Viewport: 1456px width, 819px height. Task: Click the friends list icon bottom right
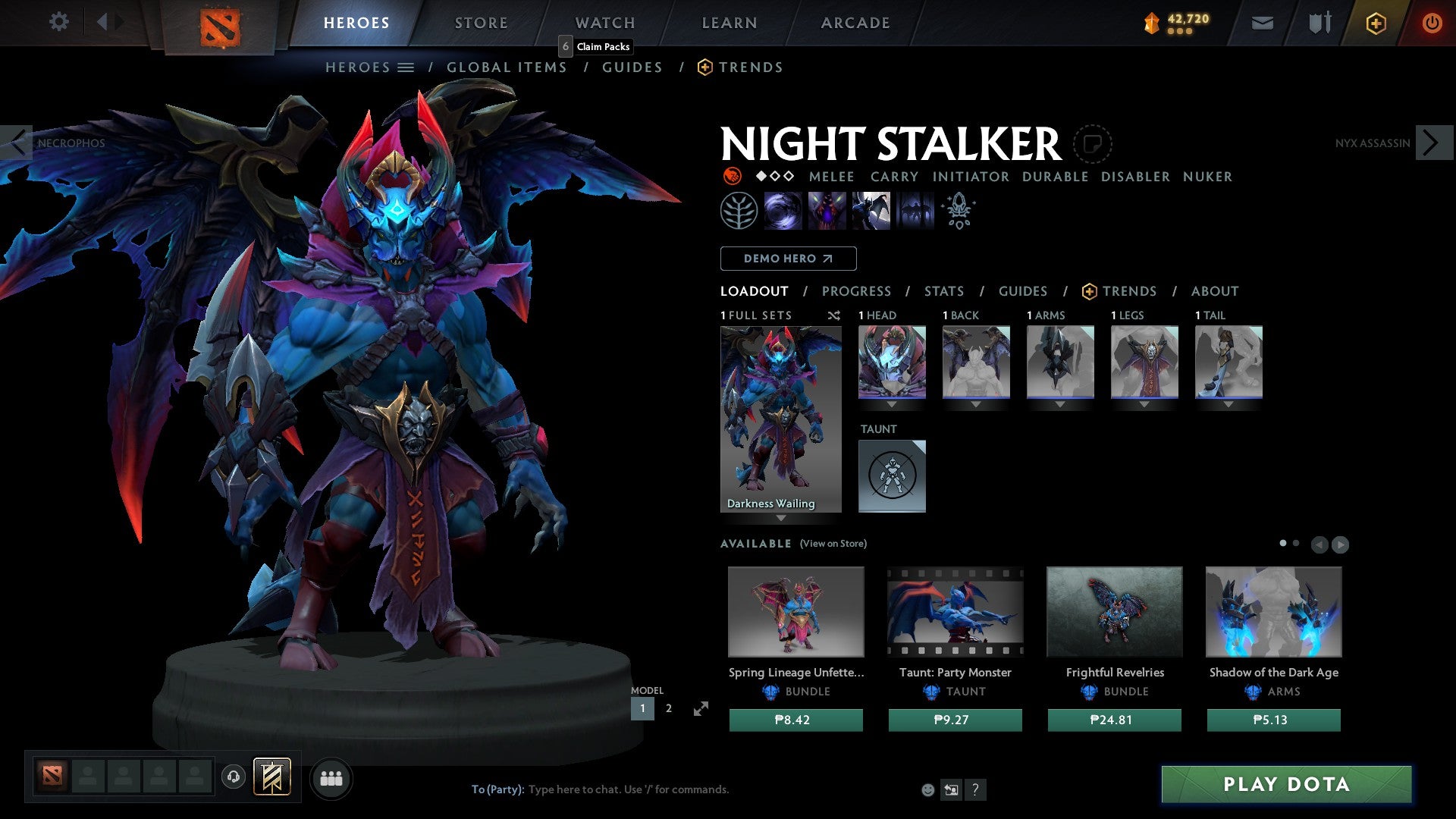coord(330,777)
